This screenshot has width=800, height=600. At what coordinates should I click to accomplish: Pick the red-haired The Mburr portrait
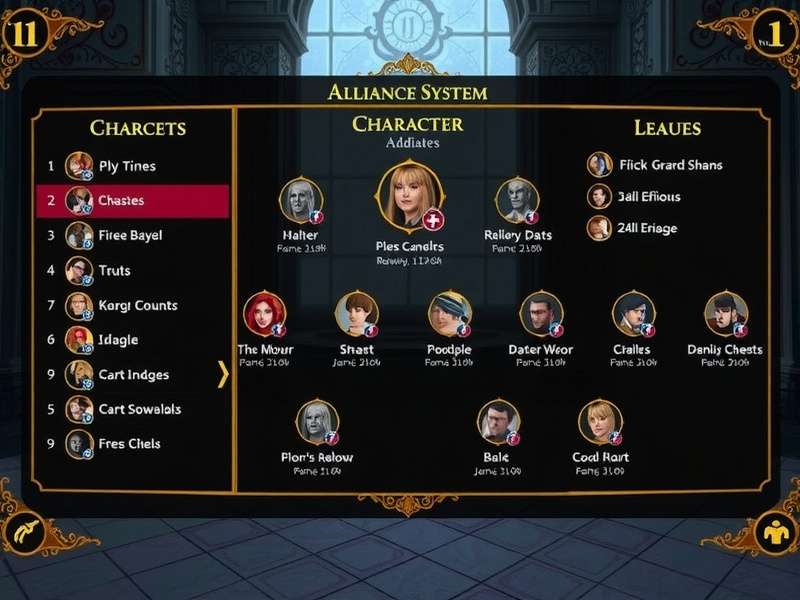(x=264, y=315)
